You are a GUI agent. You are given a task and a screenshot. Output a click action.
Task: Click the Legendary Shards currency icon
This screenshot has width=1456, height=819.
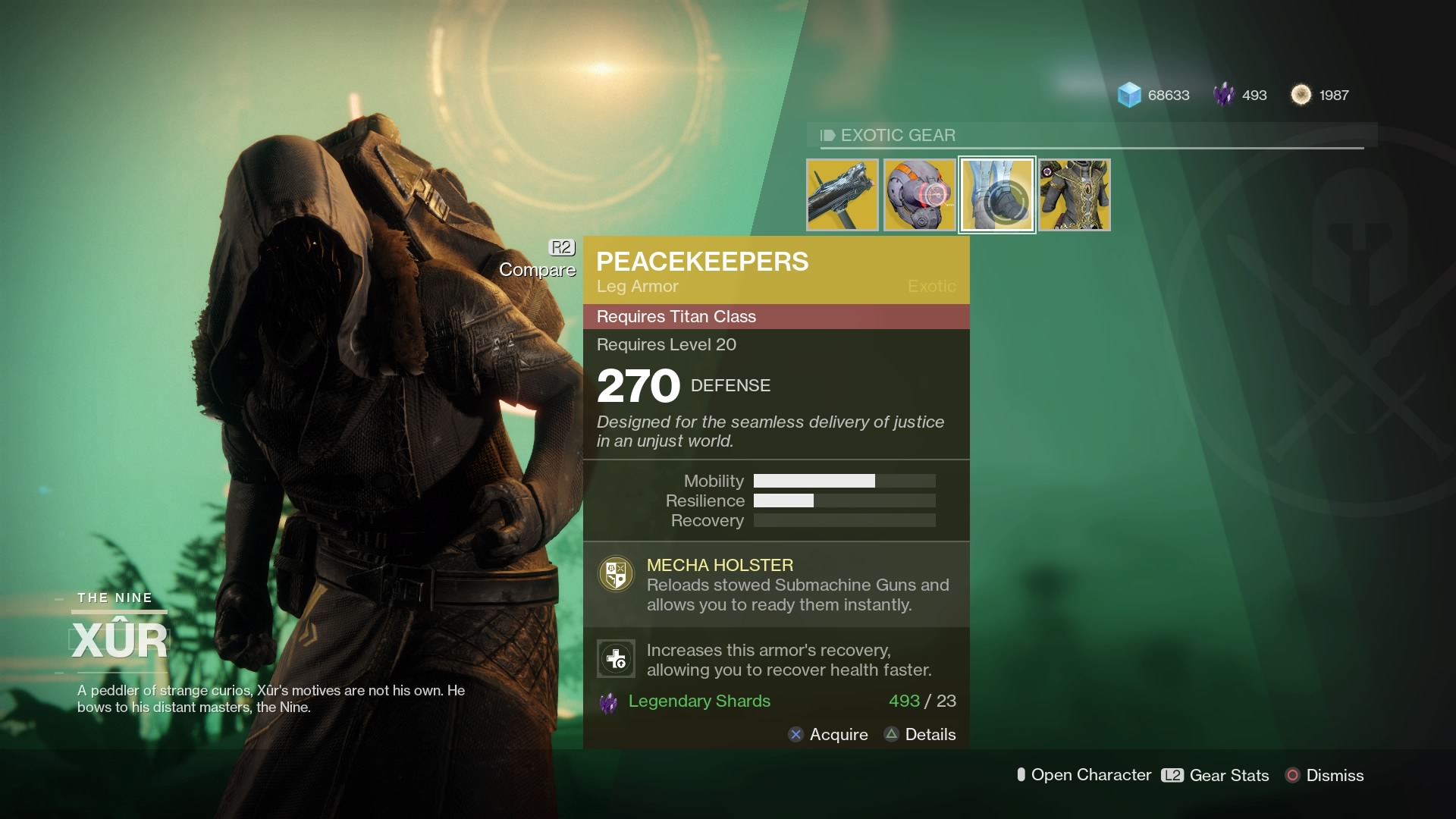pyautogui.click(x=1223, y=95)
